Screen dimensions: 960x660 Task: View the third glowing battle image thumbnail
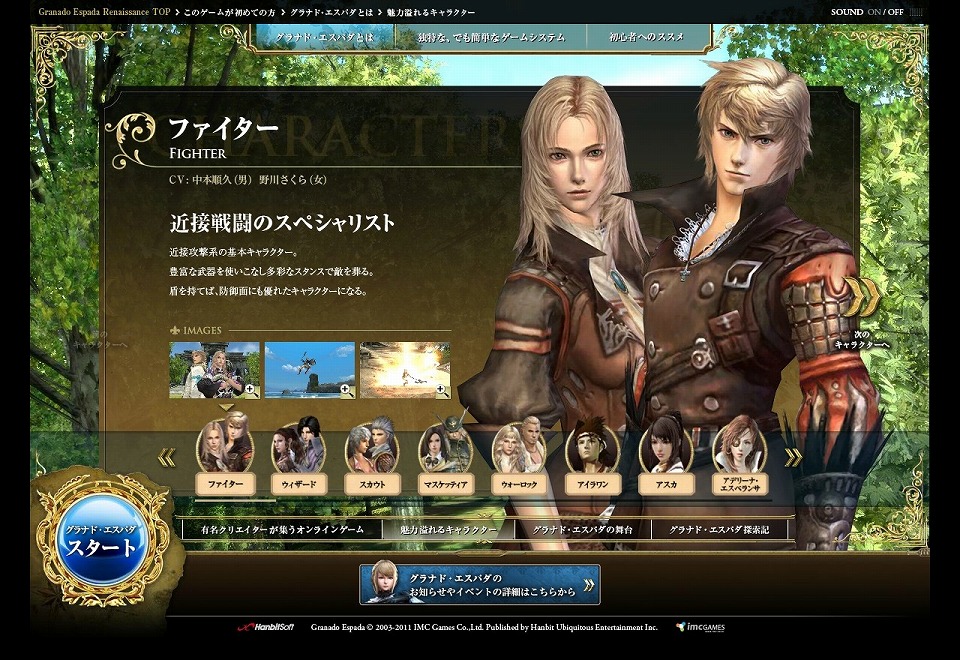pyautogui.click(x=404, y=369)
